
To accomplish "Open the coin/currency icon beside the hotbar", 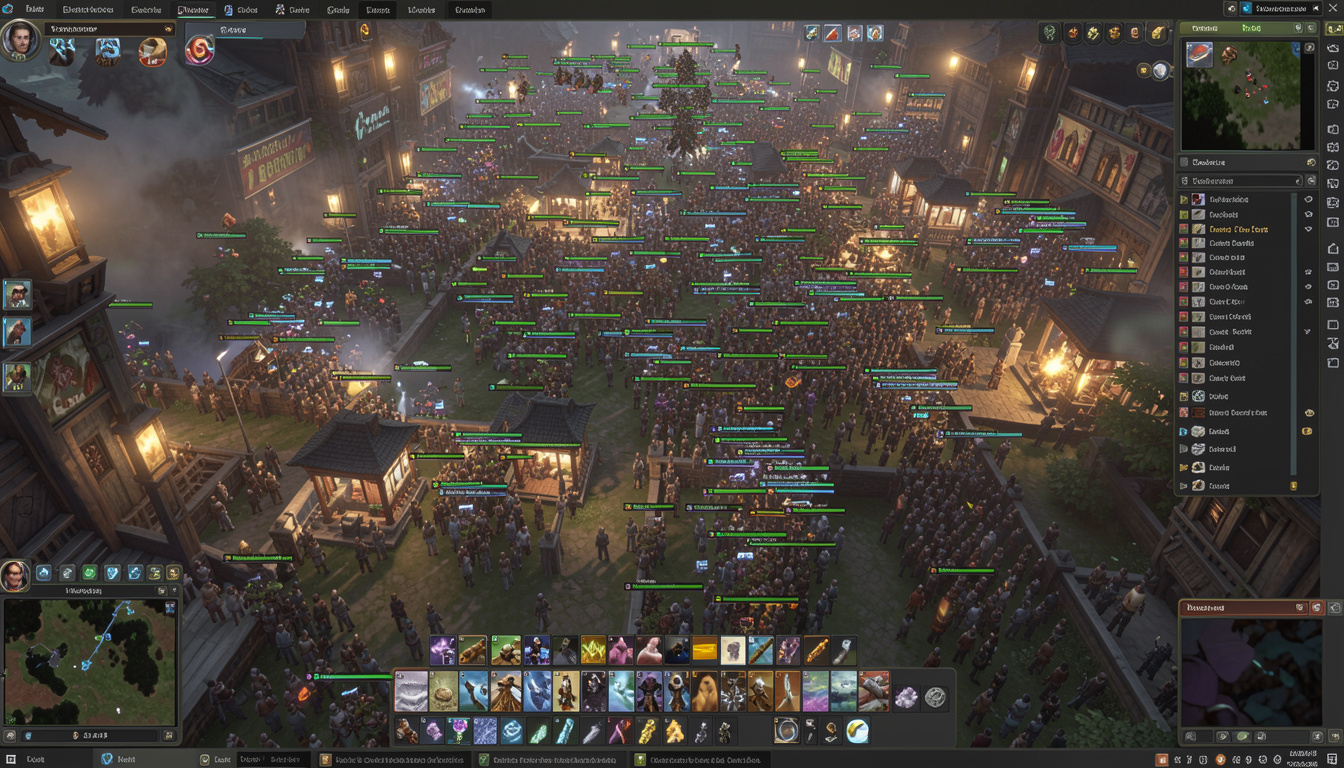I will pos(934,698).
